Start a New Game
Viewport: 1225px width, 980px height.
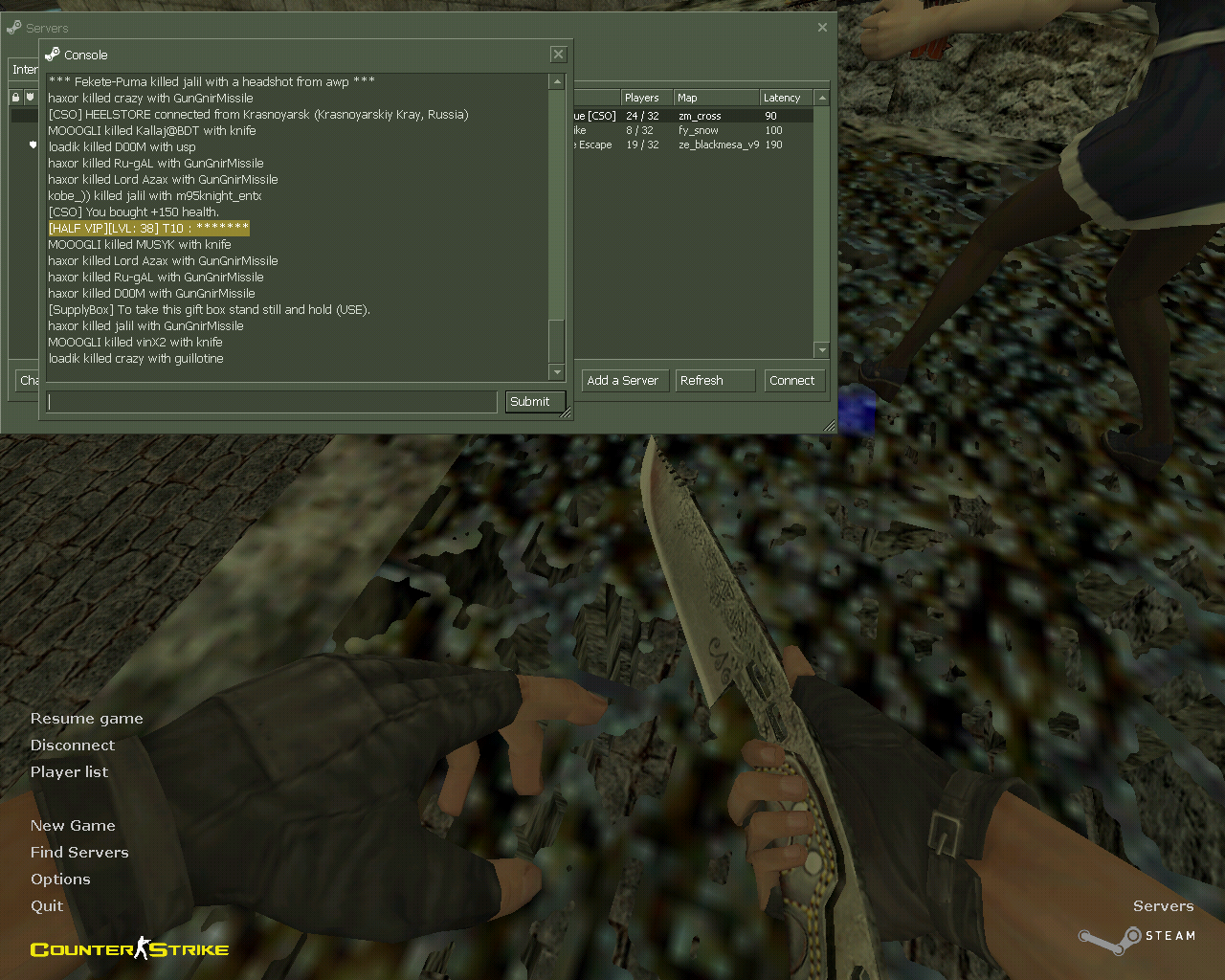(73, 826)
